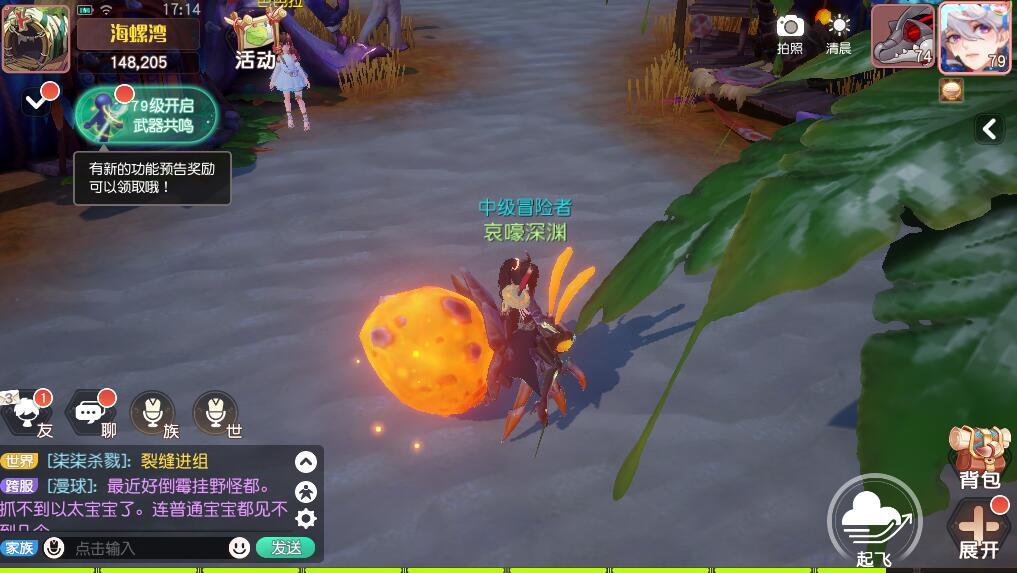
Task: Tap the checkmark icon with red dot
Action: point(37,100)
